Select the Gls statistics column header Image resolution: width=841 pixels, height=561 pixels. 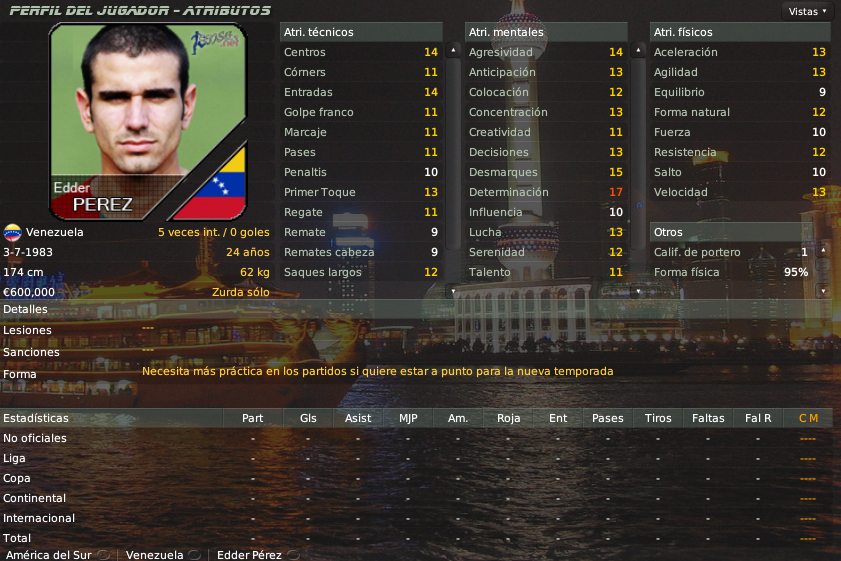click(308, 418)
